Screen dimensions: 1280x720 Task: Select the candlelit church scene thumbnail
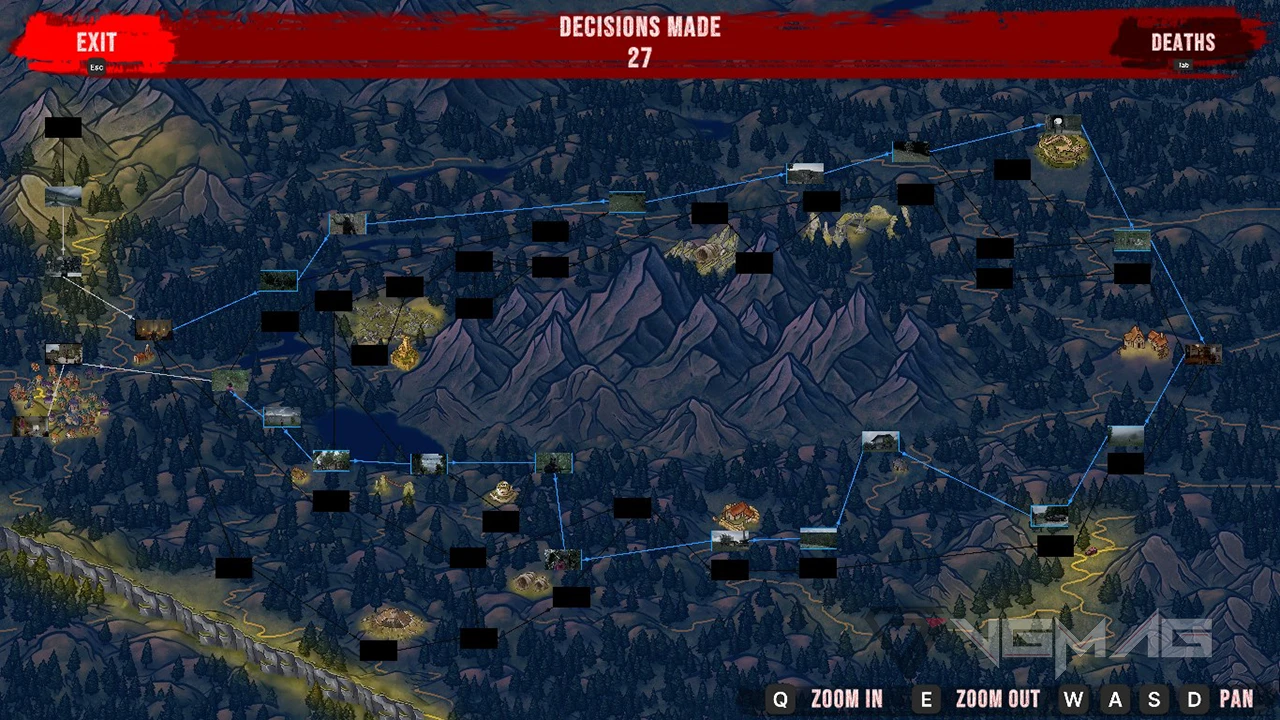pos(153,328)
